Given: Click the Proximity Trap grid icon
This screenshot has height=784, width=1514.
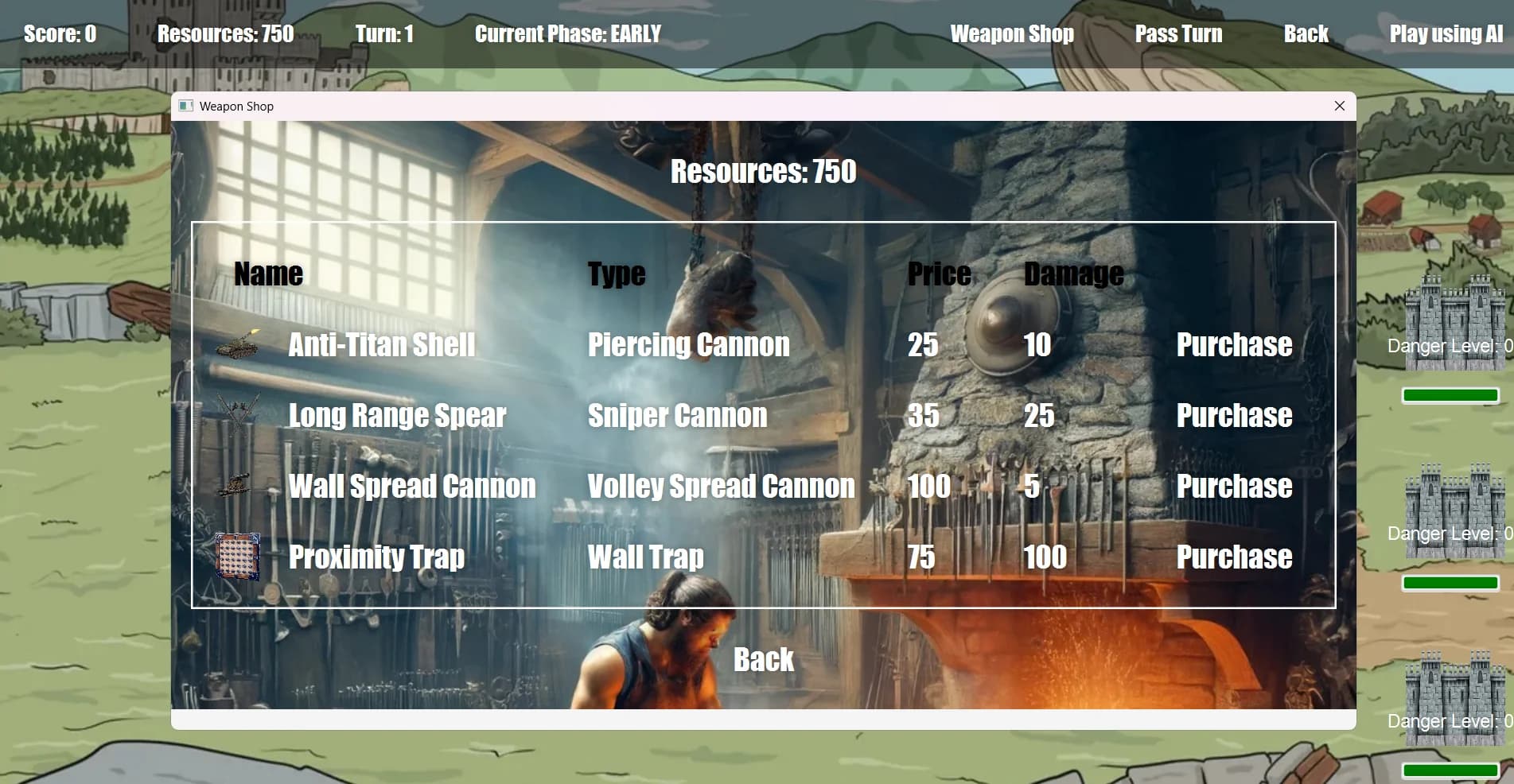Looking at the screenshot, I should (x=236, y=556).
